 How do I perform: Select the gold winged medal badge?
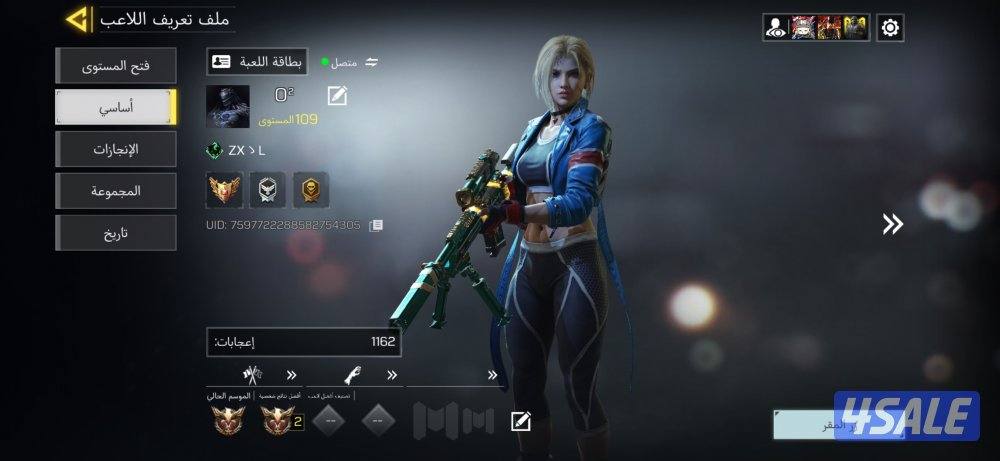tap(224, 188)
